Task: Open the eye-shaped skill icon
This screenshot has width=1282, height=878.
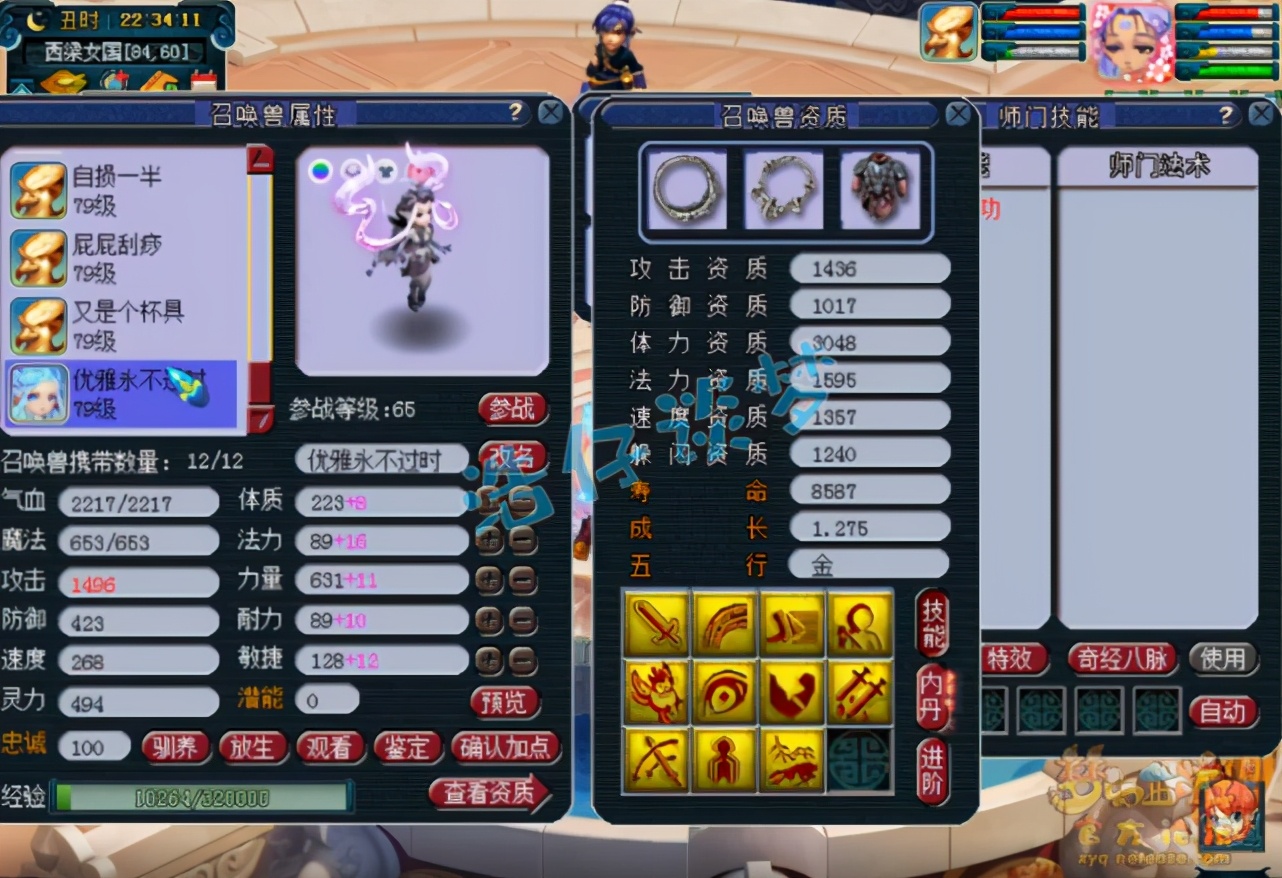Action: click(725, 690)
